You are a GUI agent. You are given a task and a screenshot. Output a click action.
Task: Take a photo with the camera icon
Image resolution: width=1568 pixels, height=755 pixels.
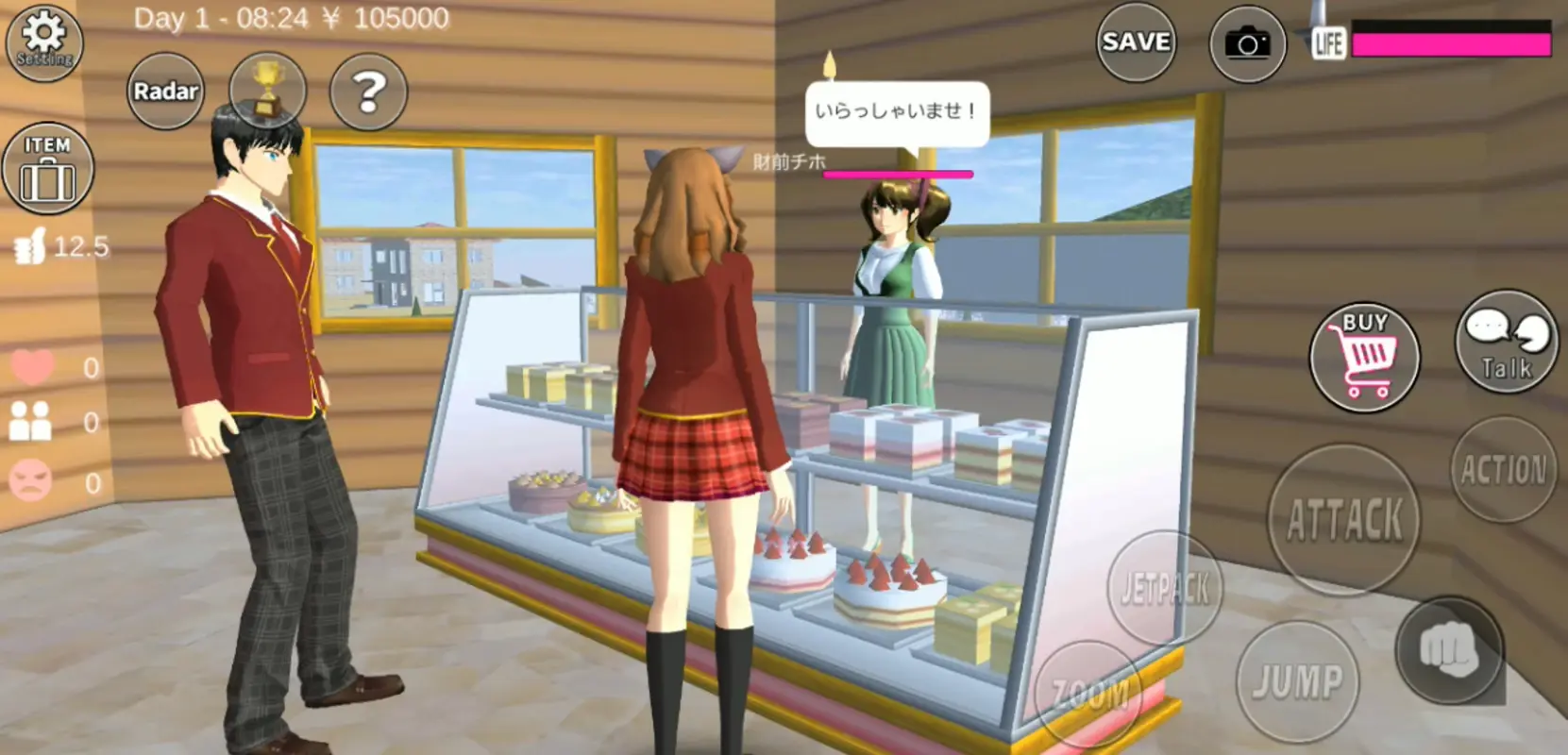(x=1248, y=42)
